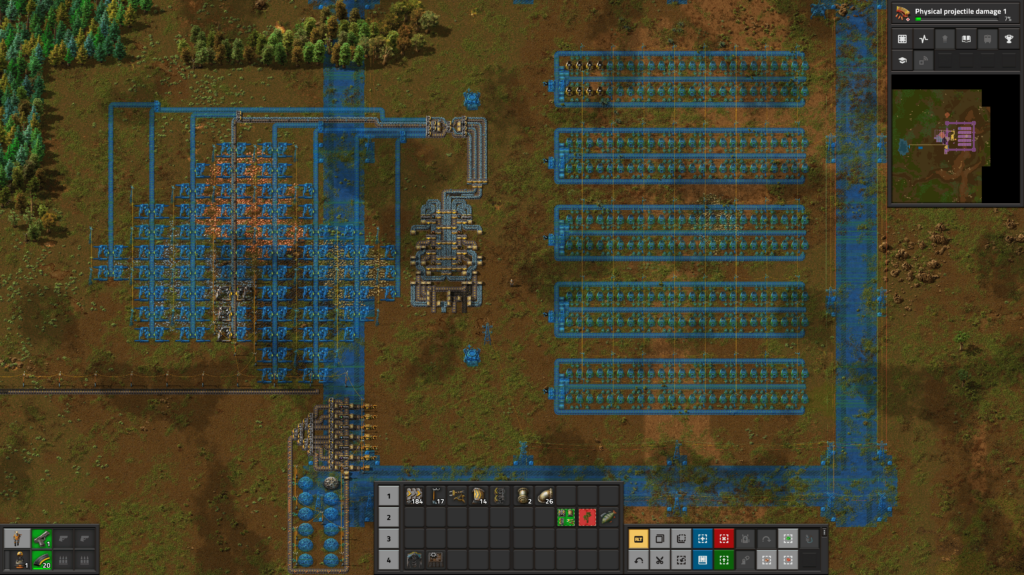This screenshot has width=1024, height=575.
Task: Open the character portrait button
Action: click(x=16, y=539)
